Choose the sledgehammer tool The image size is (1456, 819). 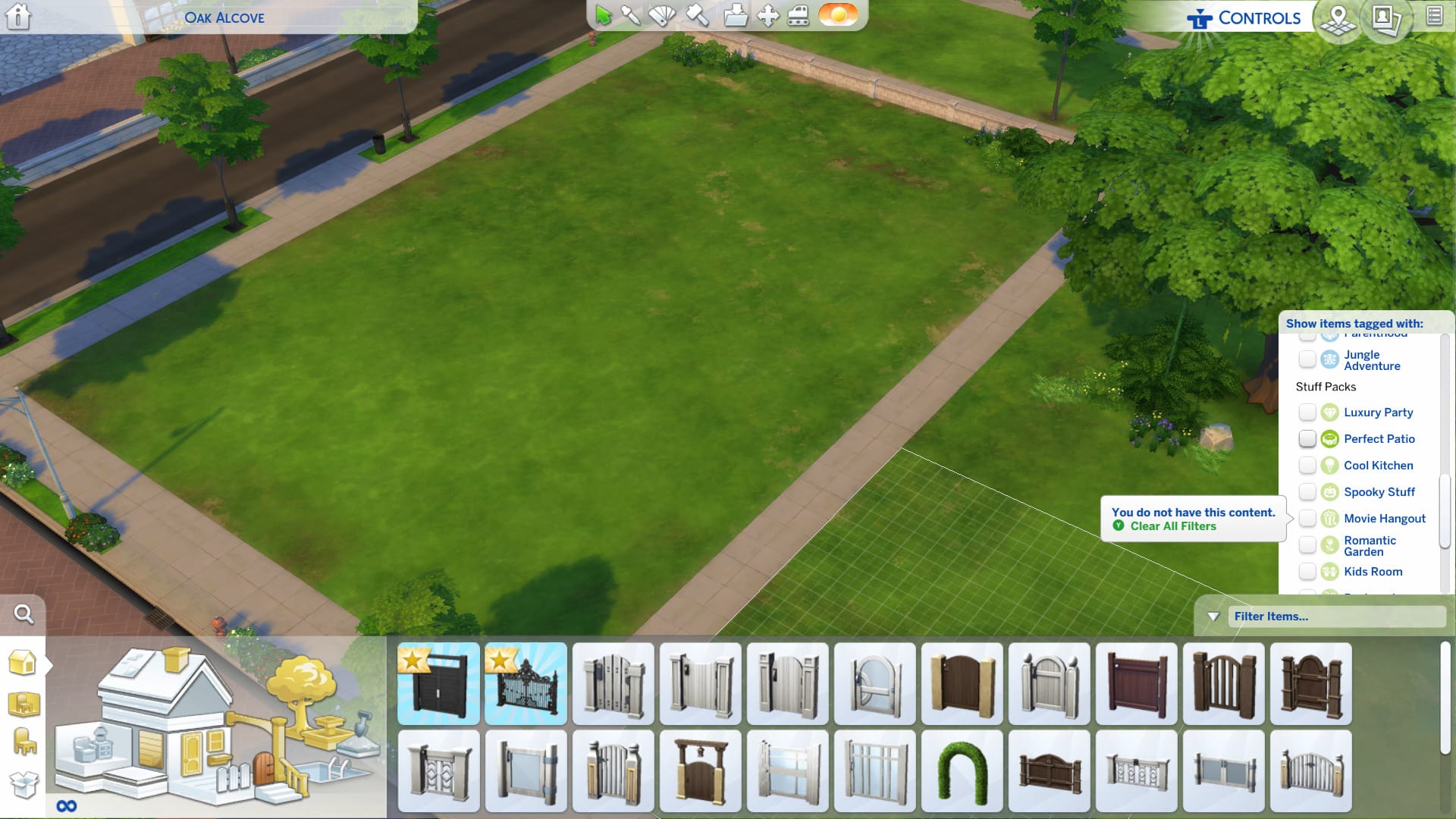[698, 16]
